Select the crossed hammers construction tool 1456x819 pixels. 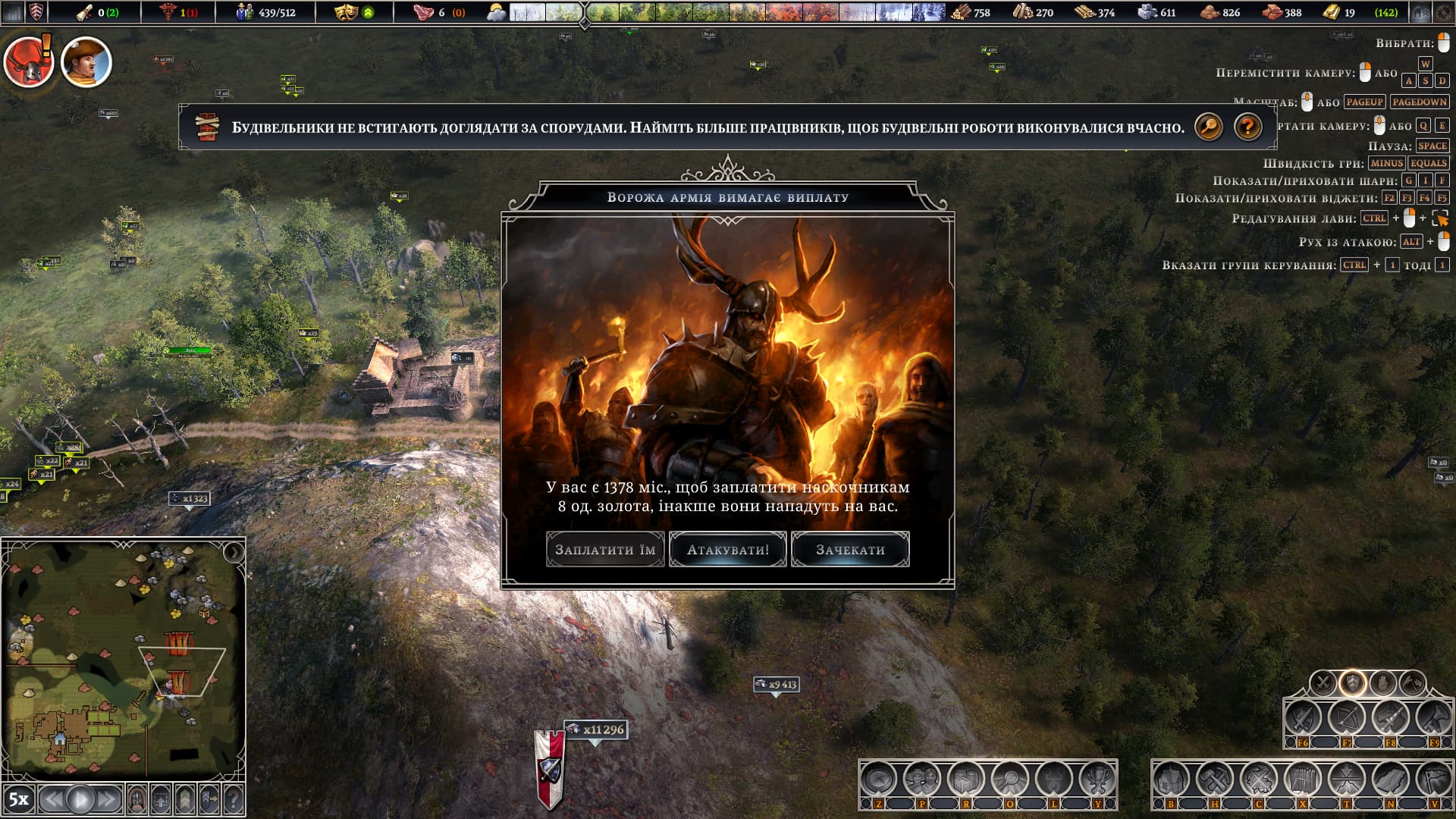tap(1214, 779)
